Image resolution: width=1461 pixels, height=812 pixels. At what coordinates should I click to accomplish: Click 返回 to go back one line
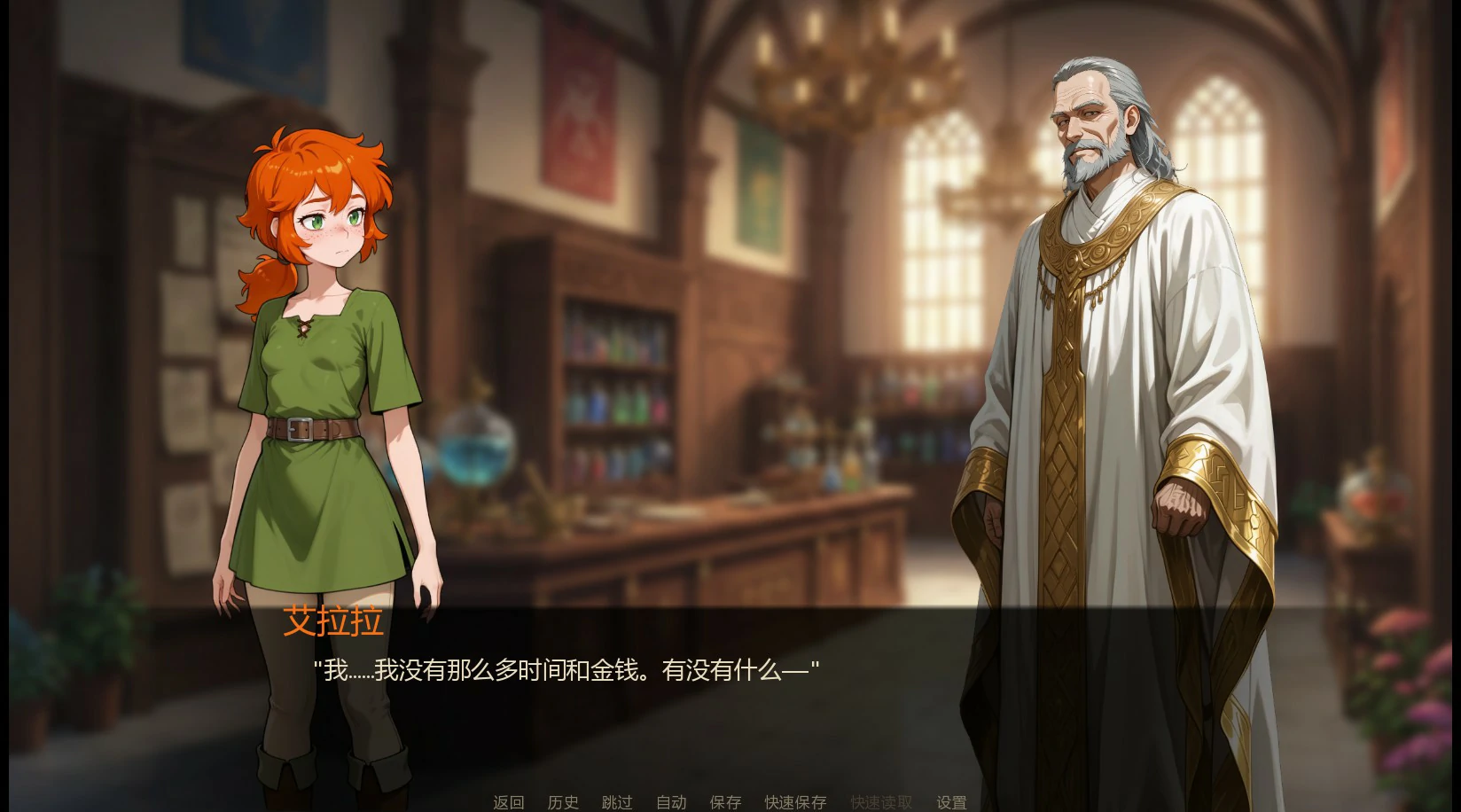pyautogui.click(x=506, y=801)
